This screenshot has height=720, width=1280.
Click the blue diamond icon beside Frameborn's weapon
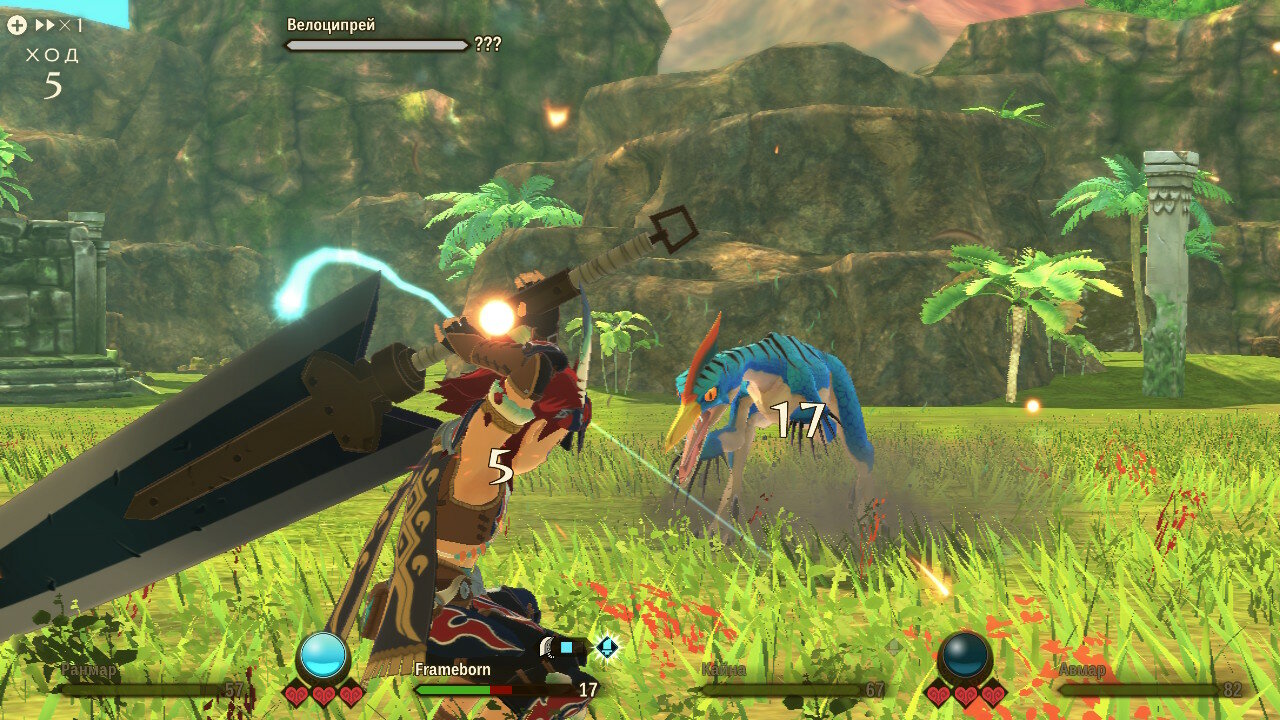click(606, 647)
